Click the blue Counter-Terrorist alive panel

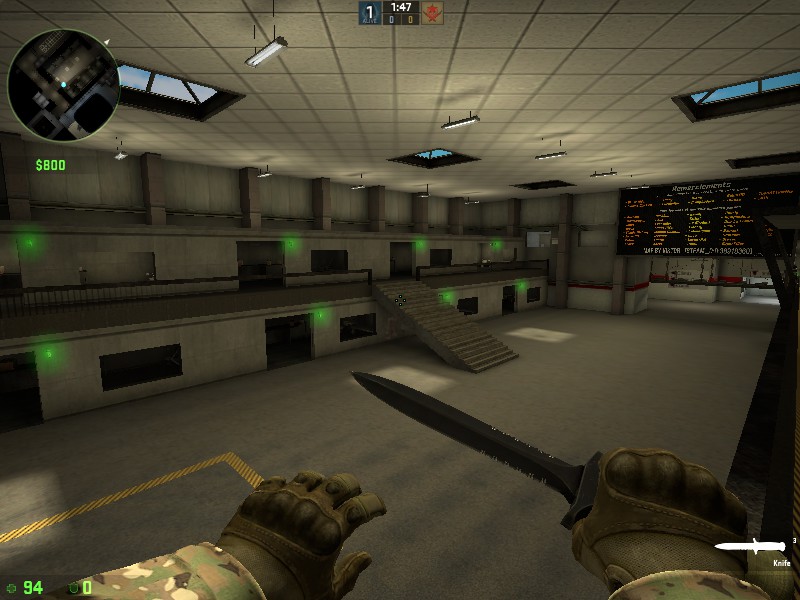368,13
